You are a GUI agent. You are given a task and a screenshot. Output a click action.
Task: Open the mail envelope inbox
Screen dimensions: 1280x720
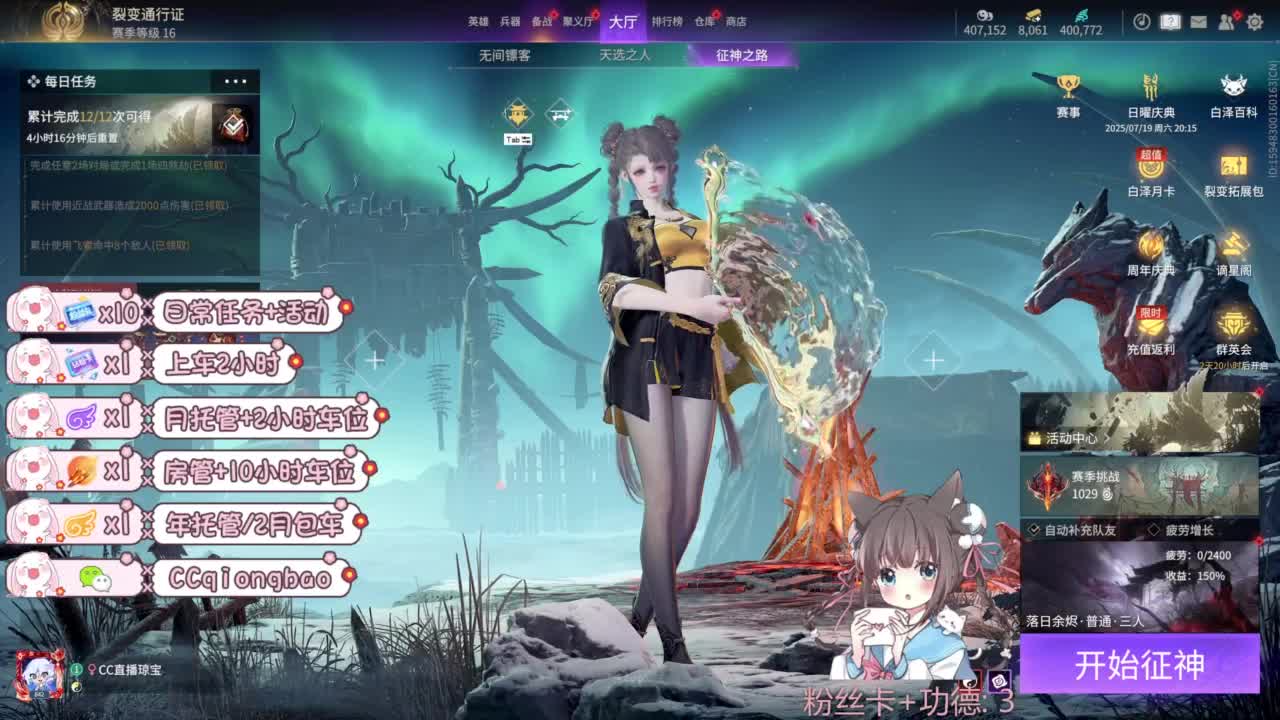pyautogui.click(x=1198, y=20)
